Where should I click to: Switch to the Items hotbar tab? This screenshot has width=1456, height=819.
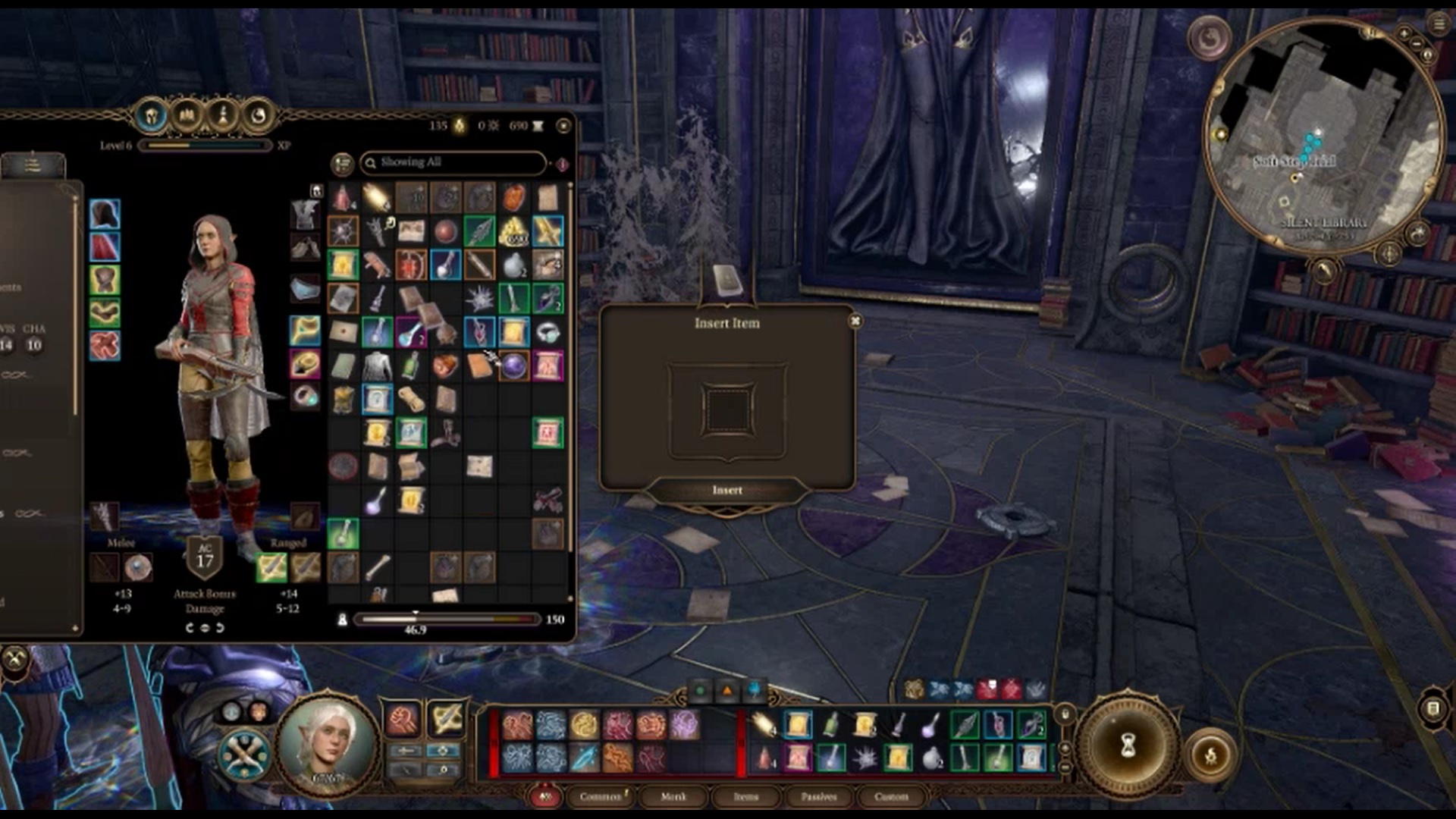pyautogui.click(x=745, y=796)
